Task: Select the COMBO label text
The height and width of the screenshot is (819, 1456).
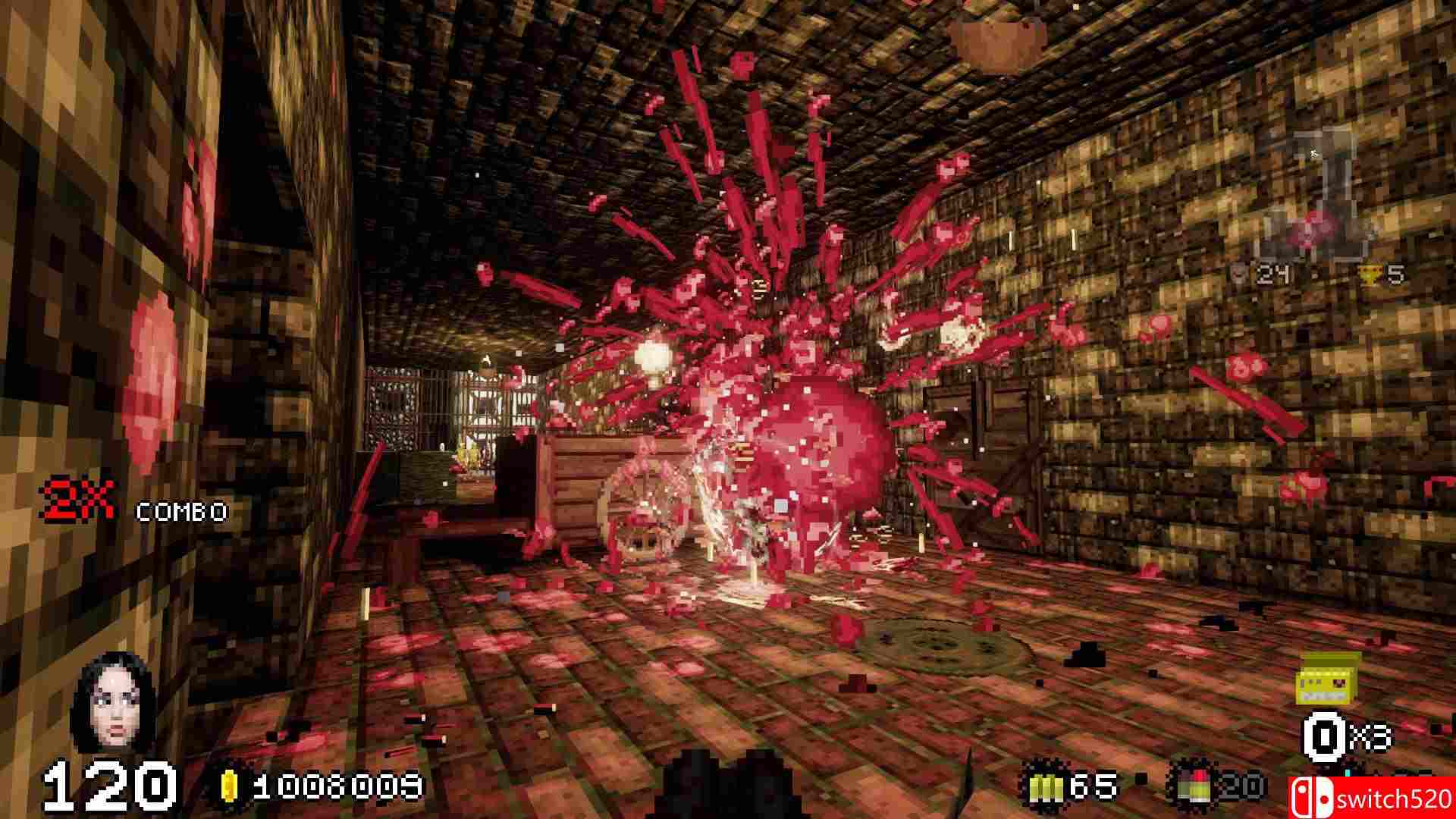Action: click(x=180, y=512)
